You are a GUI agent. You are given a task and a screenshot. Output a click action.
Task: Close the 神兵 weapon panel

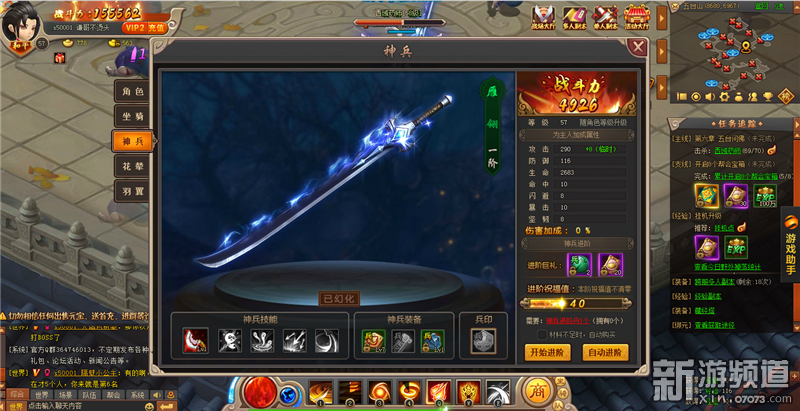[638, 46]
